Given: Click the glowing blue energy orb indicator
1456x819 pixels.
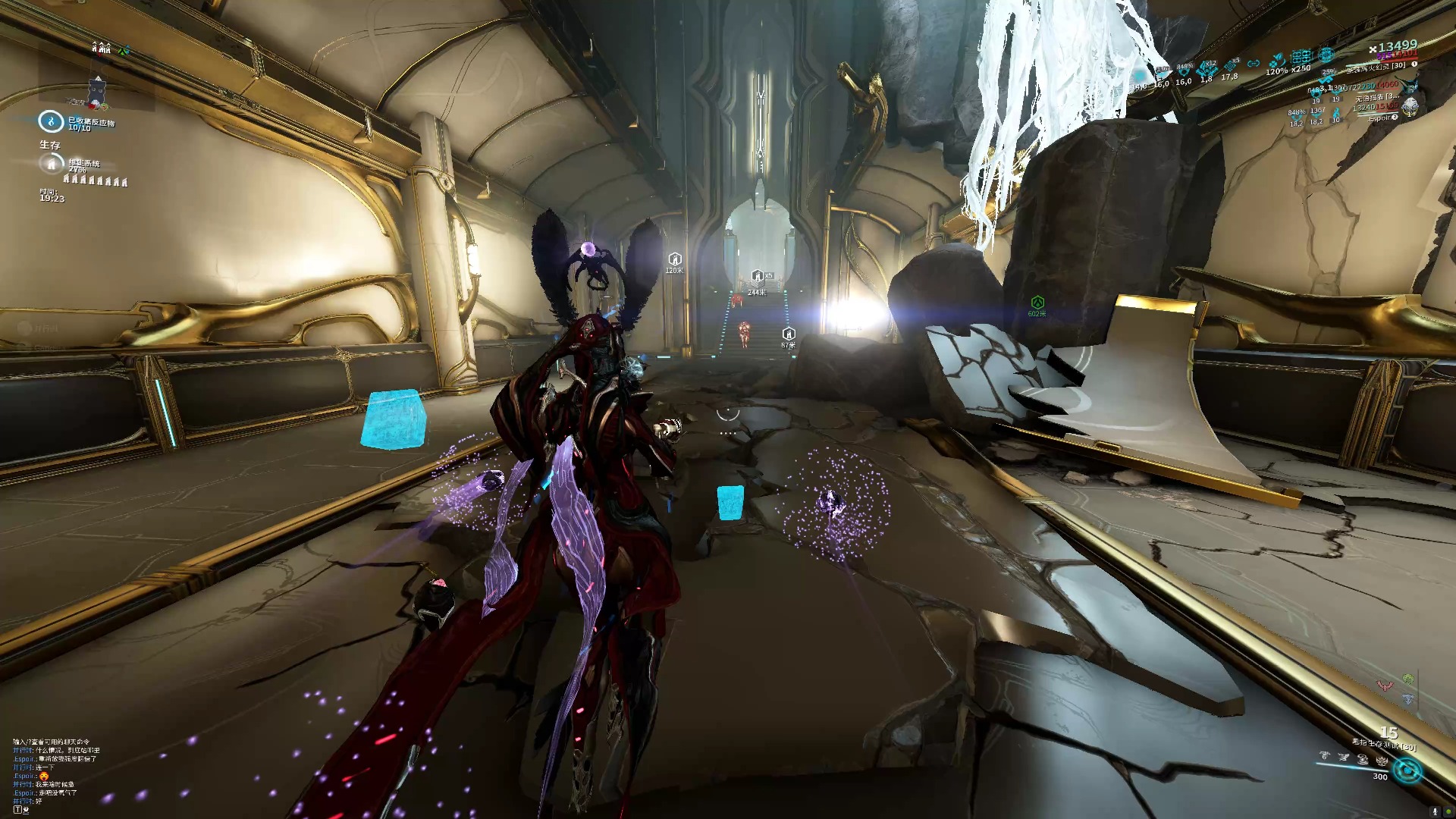Looking at the screenshot, I should 1408,771.
